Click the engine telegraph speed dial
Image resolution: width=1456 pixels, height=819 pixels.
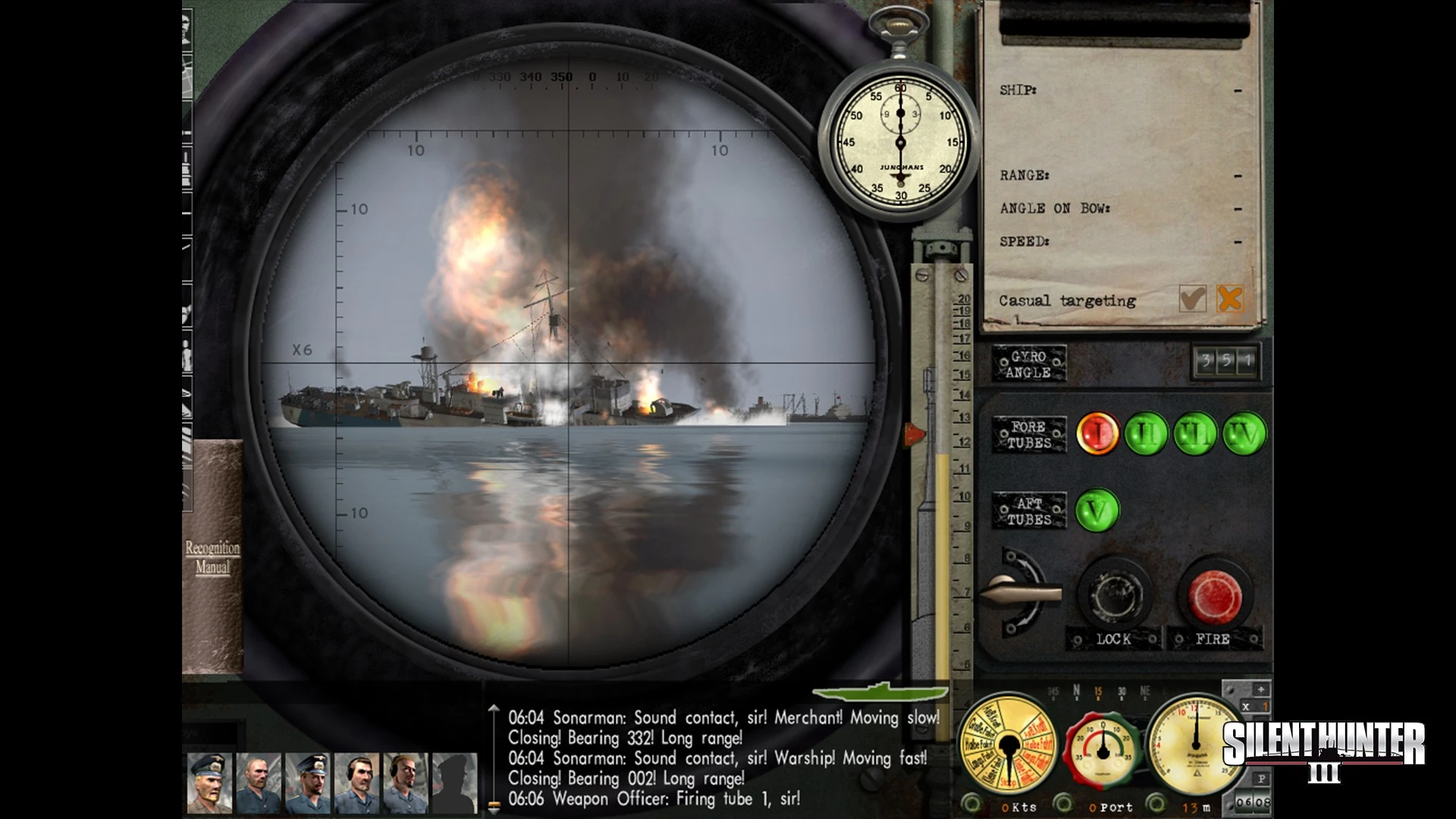(x=1007, y=747)
